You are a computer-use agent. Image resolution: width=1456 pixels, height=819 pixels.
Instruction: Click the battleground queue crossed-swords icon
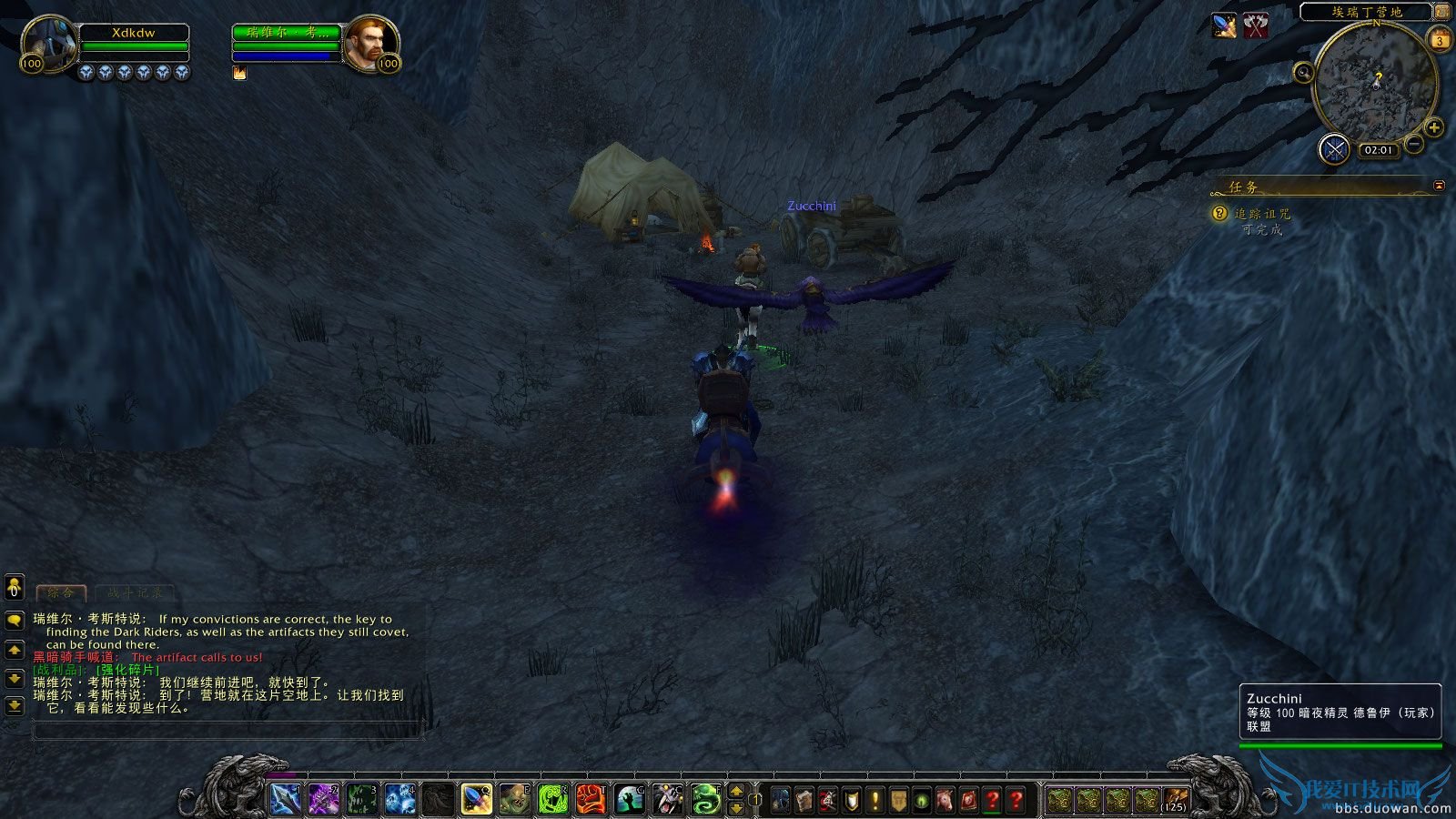click(x=1334, y=149)
